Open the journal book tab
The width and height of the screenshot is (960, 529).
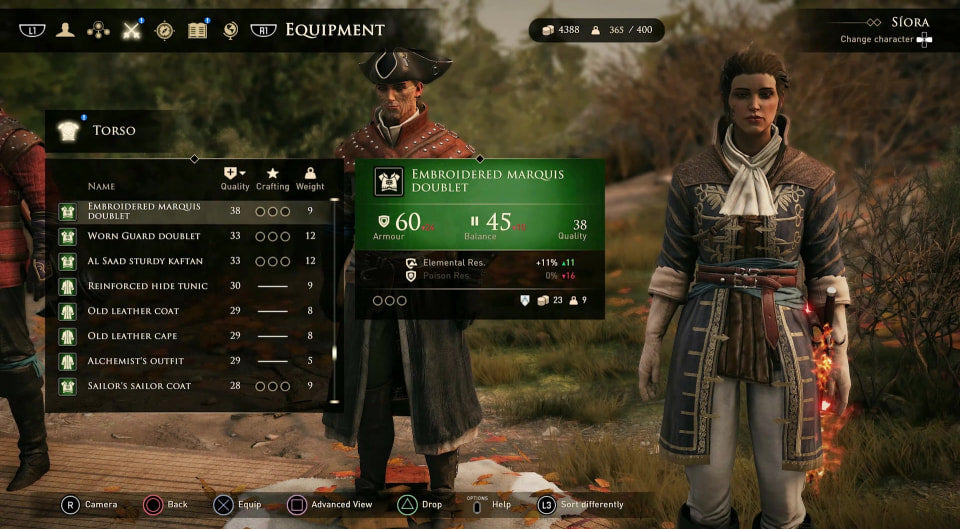click(198, 30)
